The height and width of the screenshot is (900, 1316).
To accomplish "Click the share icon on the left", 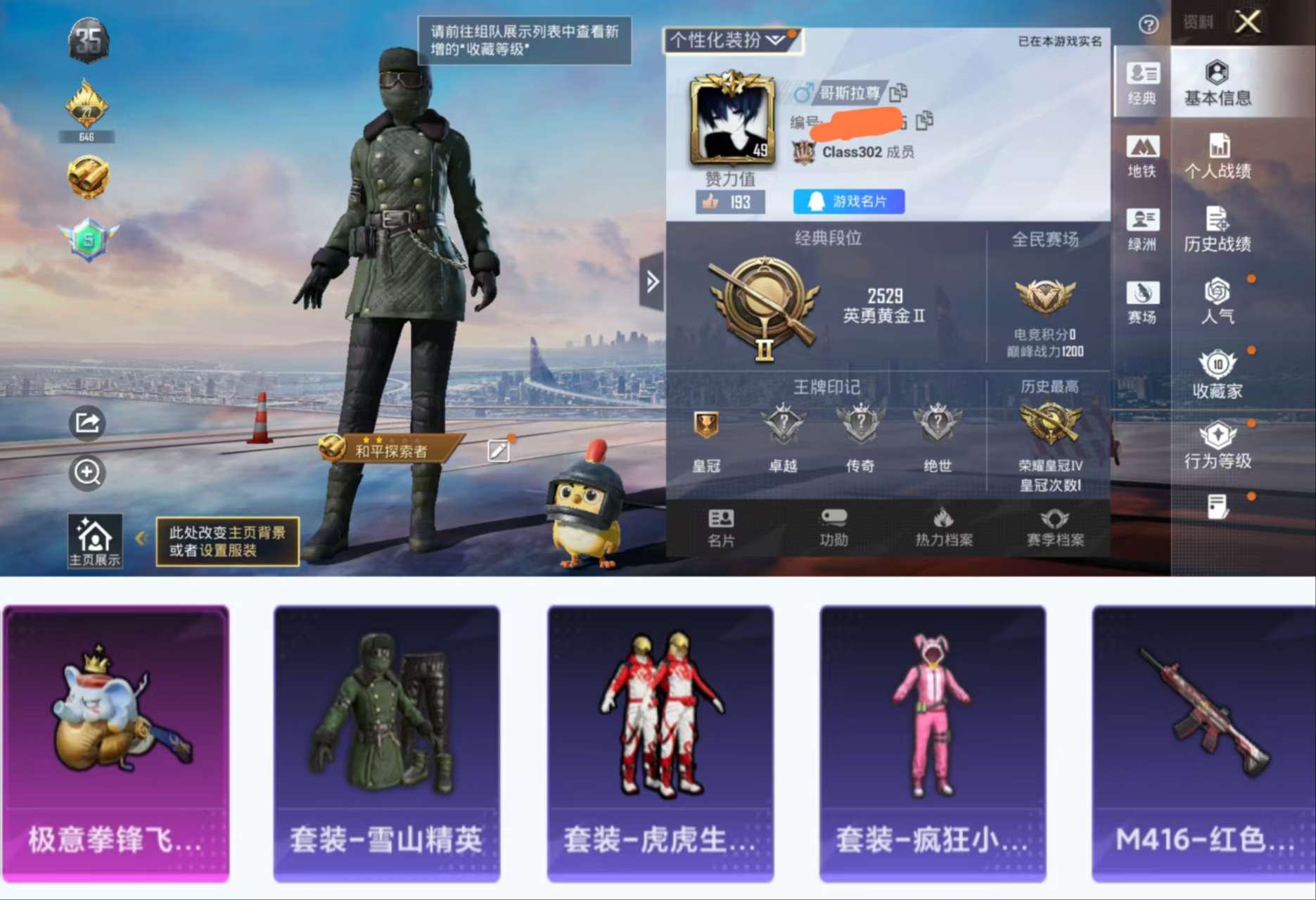I will (x=87, y=423).
